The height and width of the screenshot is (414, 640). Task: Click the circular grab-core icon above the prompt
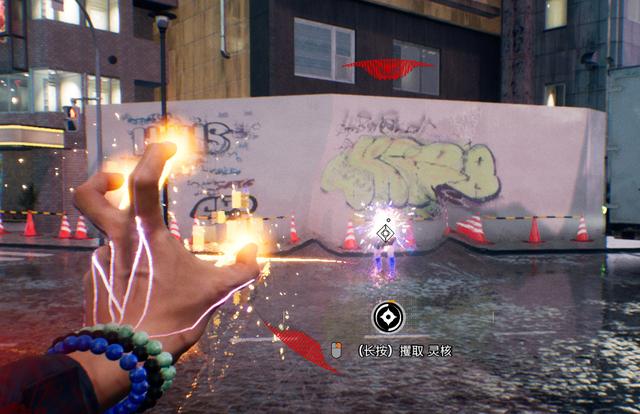pyautogui.click(x=388, y=317)
